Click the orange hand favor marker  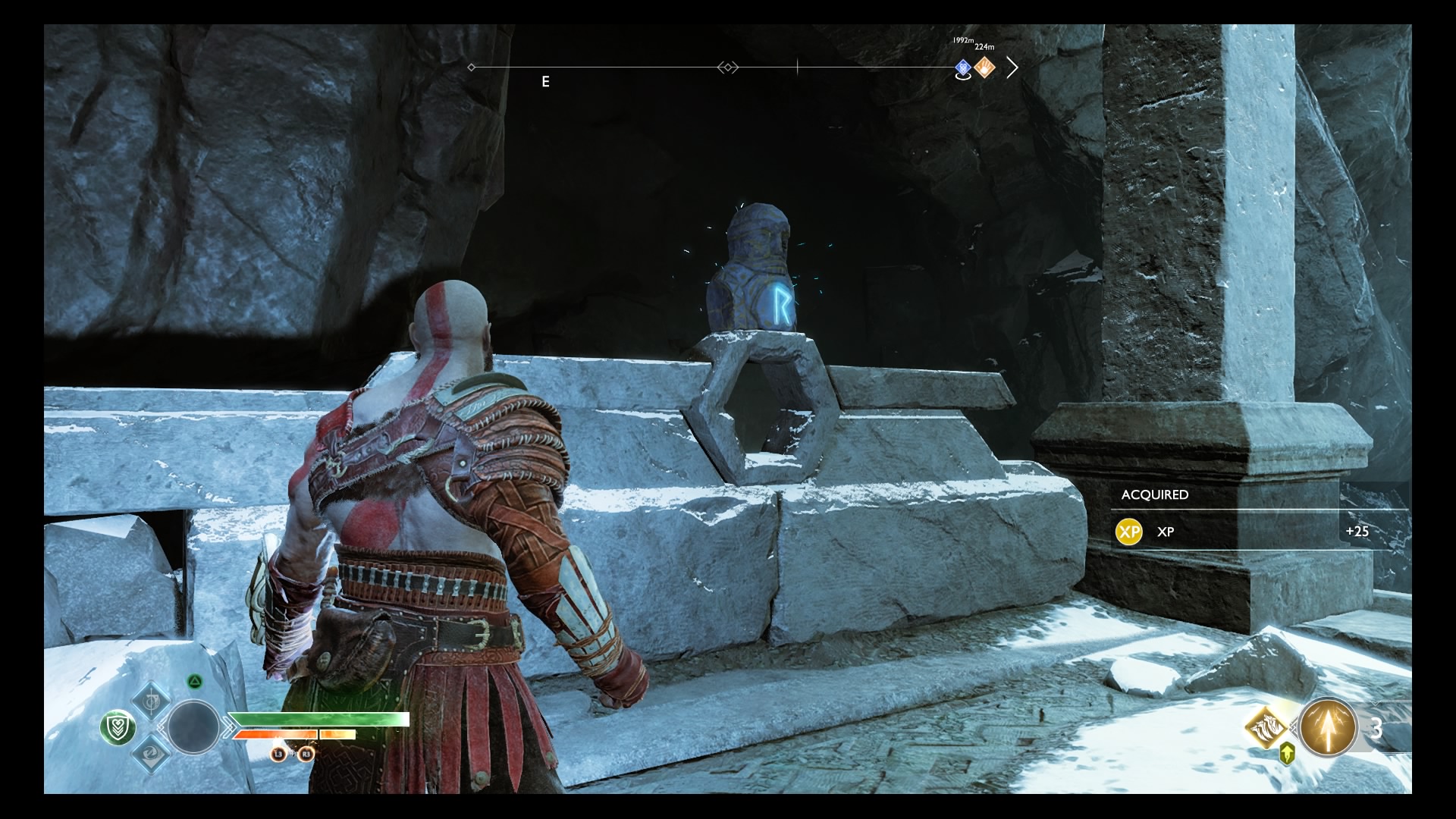[x=984, y=67]
